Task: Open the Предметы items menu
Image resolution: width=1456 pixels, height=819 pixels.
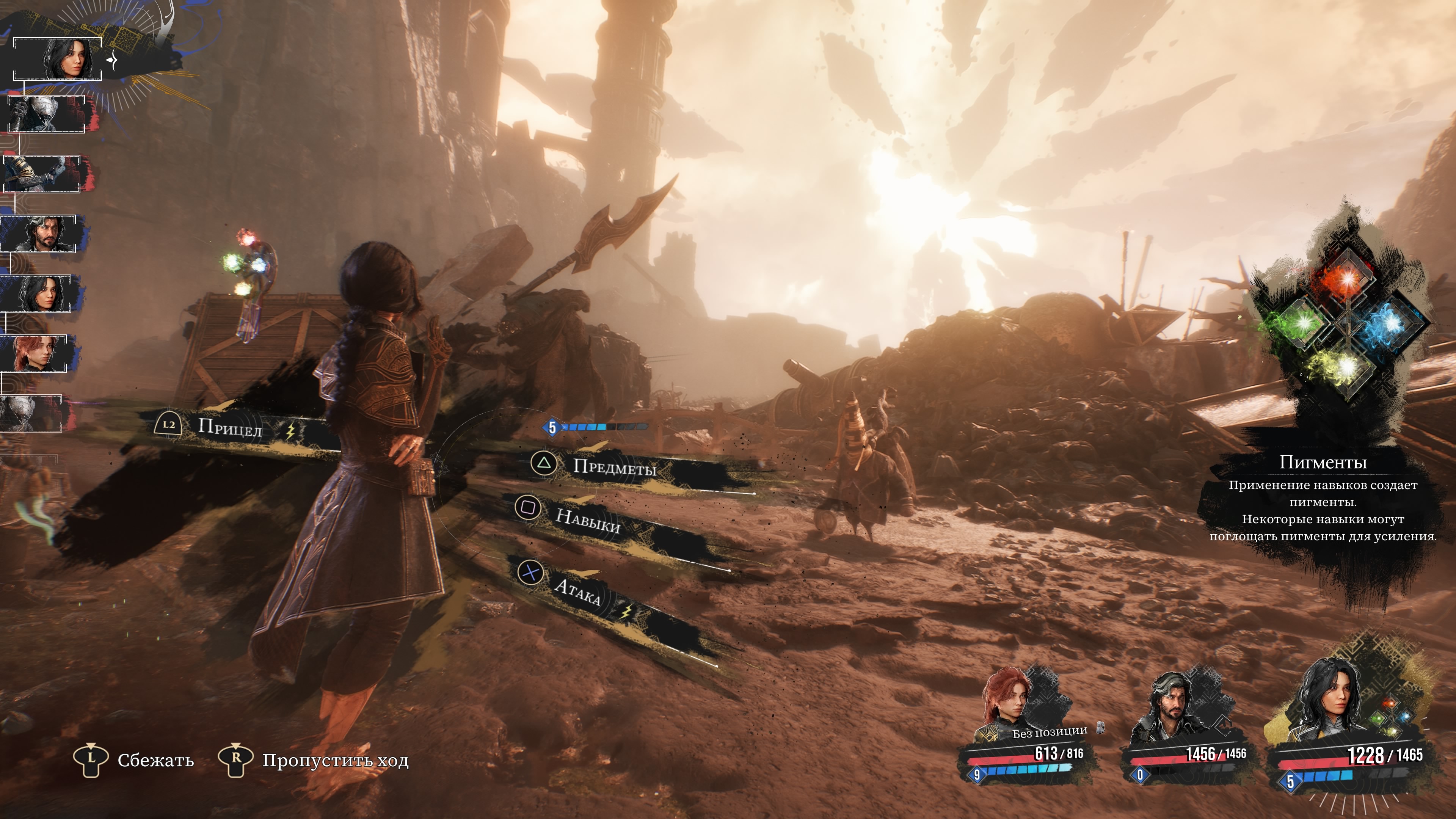Action: 614,467
